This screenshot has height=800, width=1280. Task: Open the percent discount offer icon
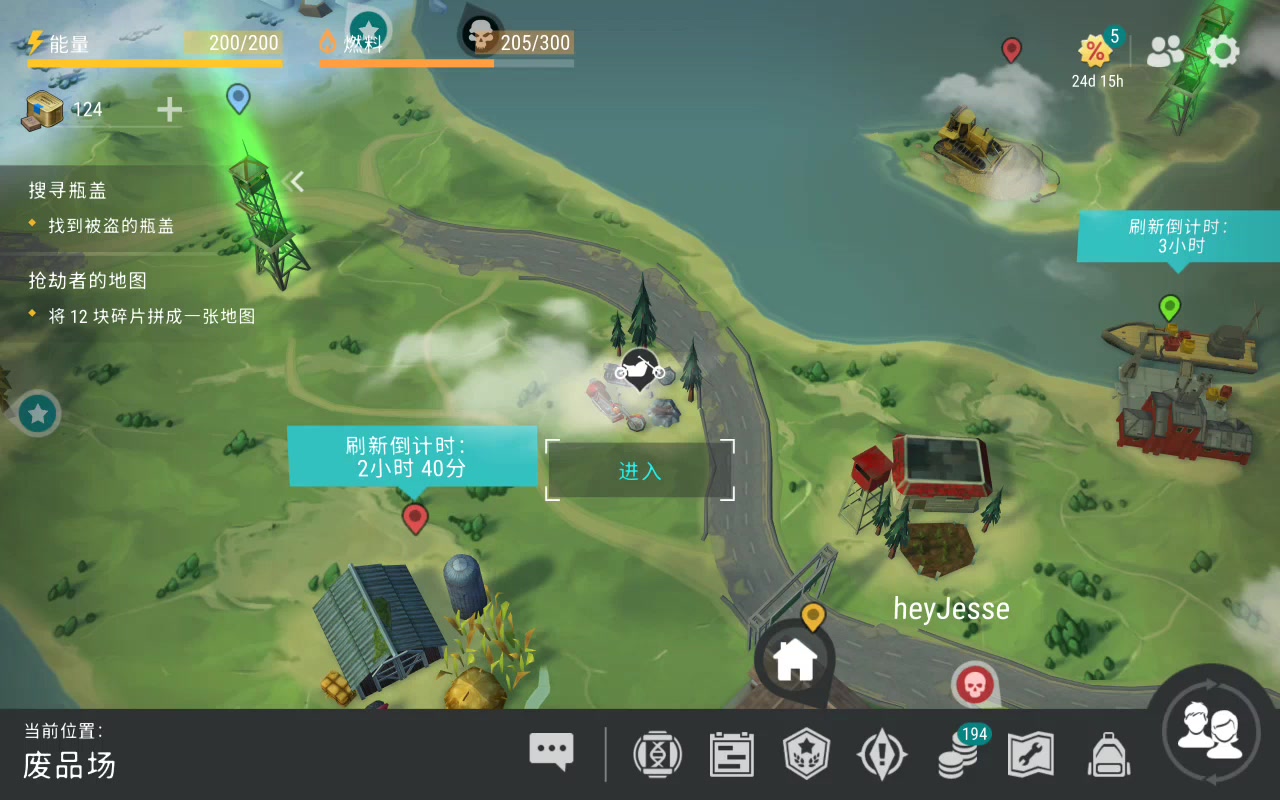[x=1096, y=50]
